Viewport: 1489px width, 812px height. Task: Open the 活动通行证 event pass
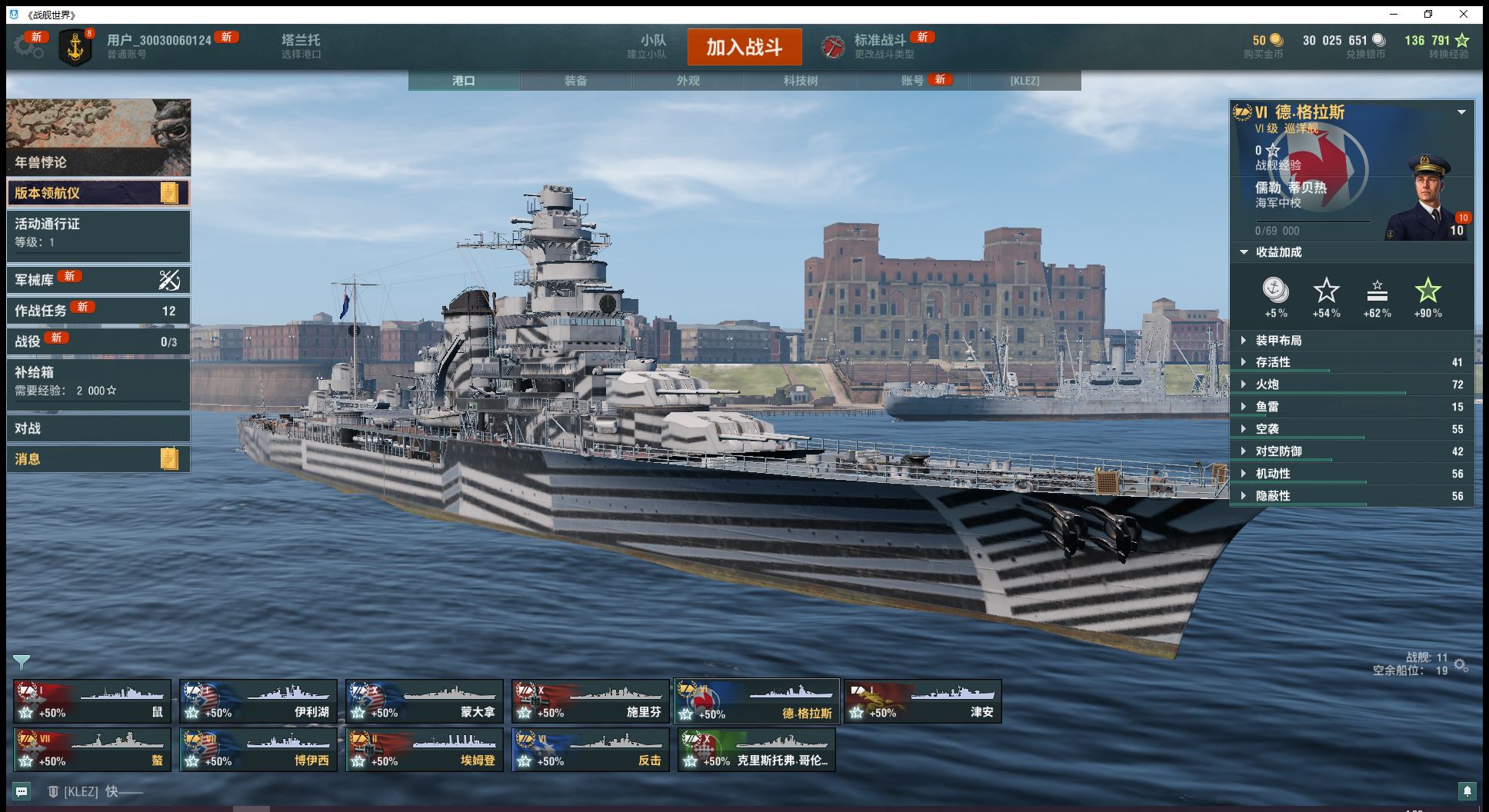point(98,232)
